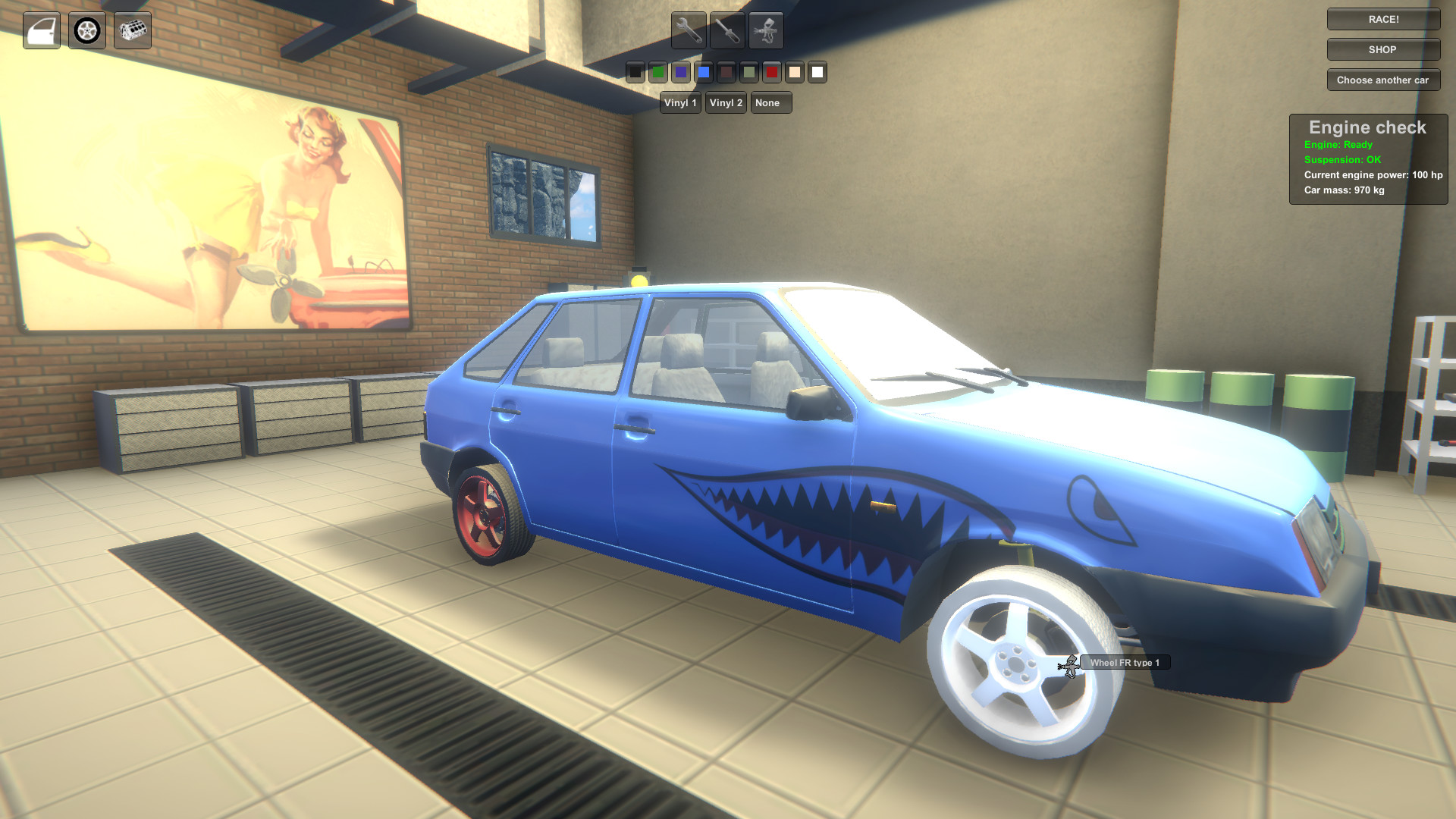Image resolution: width=1456 pixels, height=819 pixels.
Task: Toggle Vinyl 2 on the car
Action: 725,103
